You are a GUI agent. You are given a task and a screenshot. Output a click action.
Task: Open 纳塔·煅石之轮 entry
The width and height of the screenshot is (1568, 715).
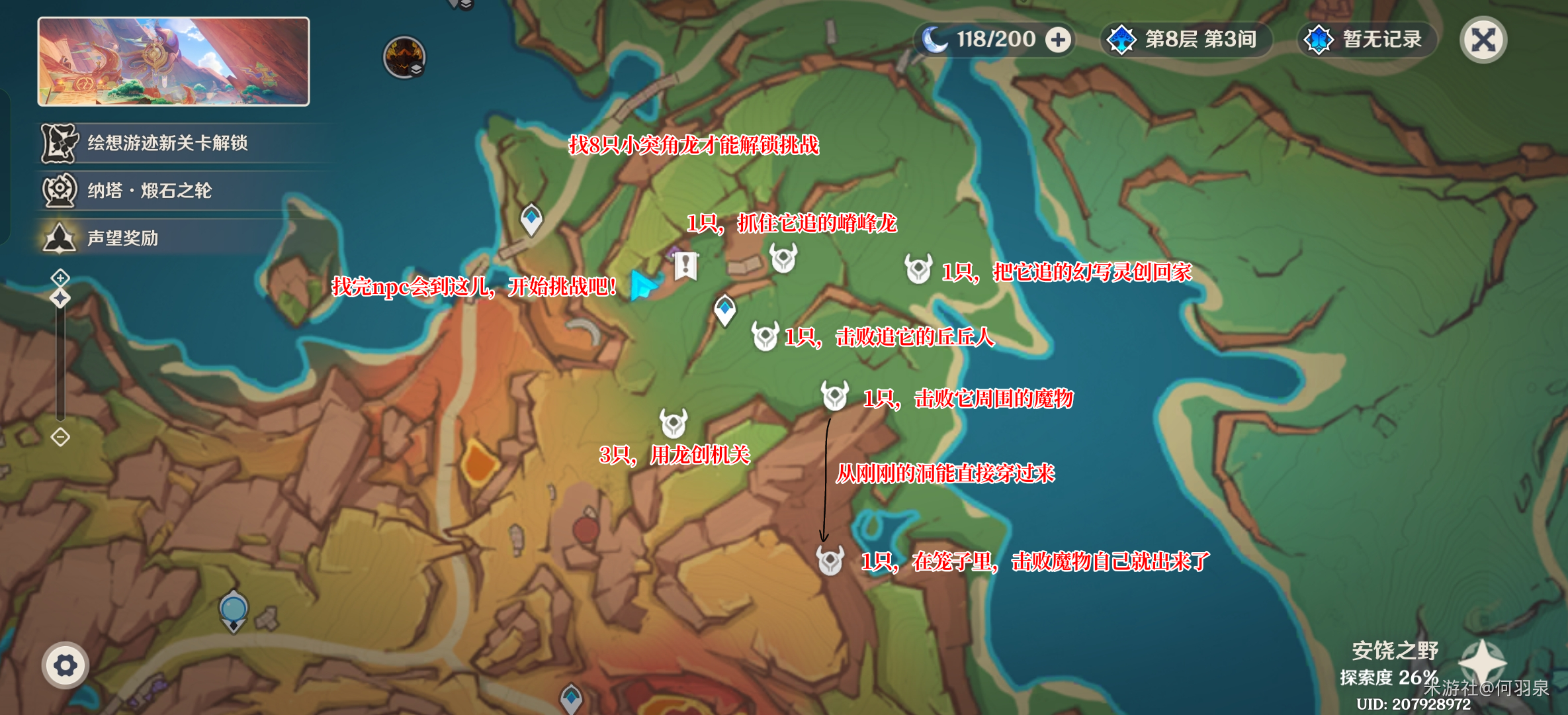(x=148, y=191)
